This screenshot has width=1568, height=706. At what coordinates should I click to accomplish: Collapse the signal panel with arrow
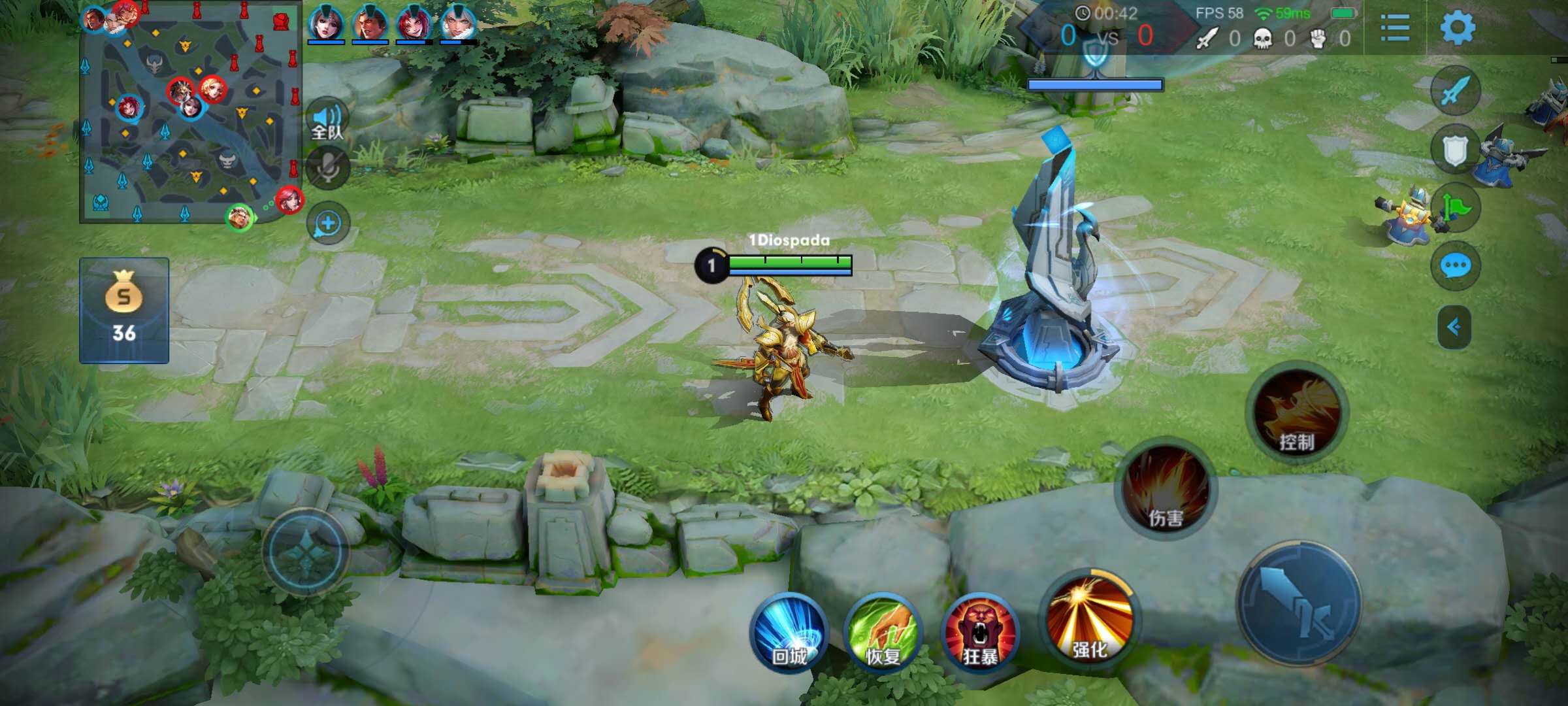tap(1454, 327)
